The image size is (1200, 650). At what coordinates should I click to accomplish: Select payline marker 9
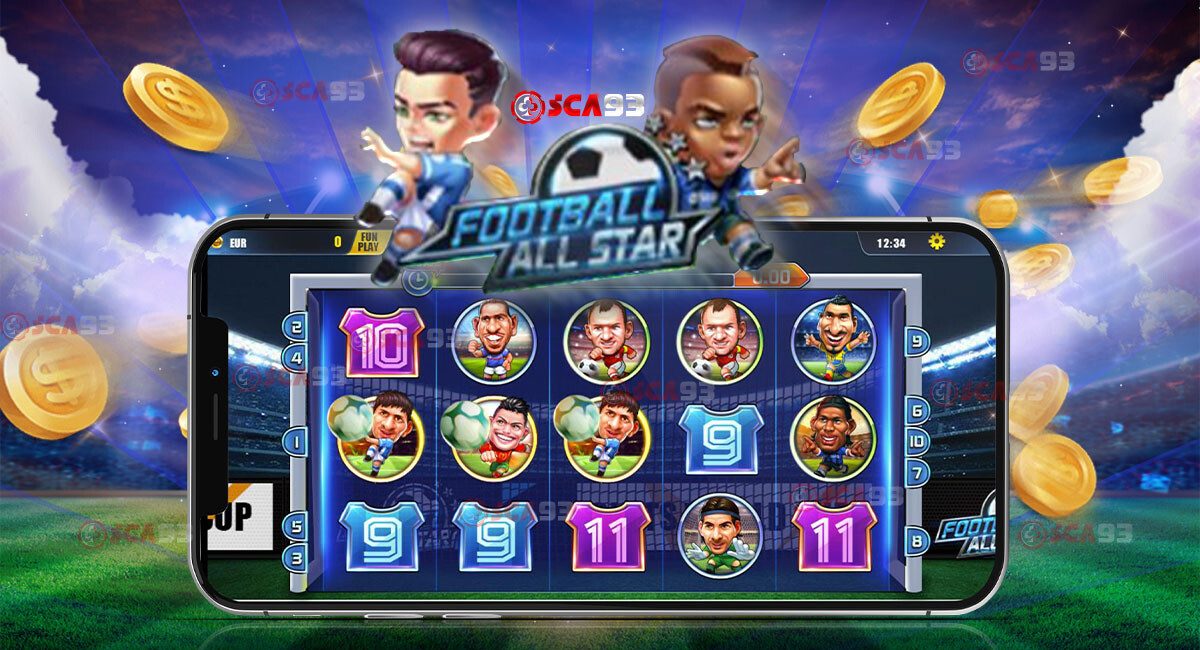pyautogui.click(x=916, y=341)
